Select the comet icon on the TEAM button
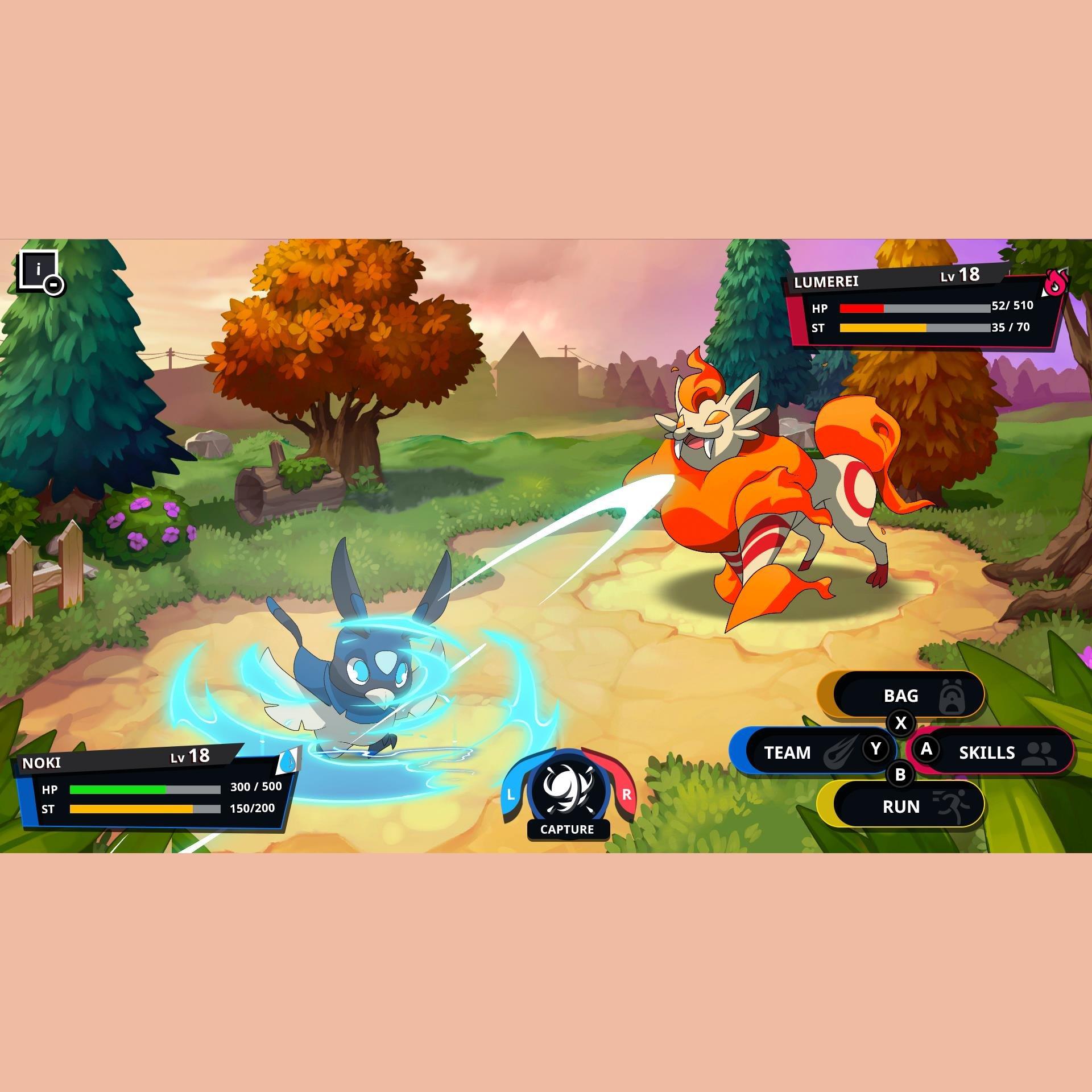This screenshot has height=1092, width=1092. pyautogui.click(x=840, y=751)
